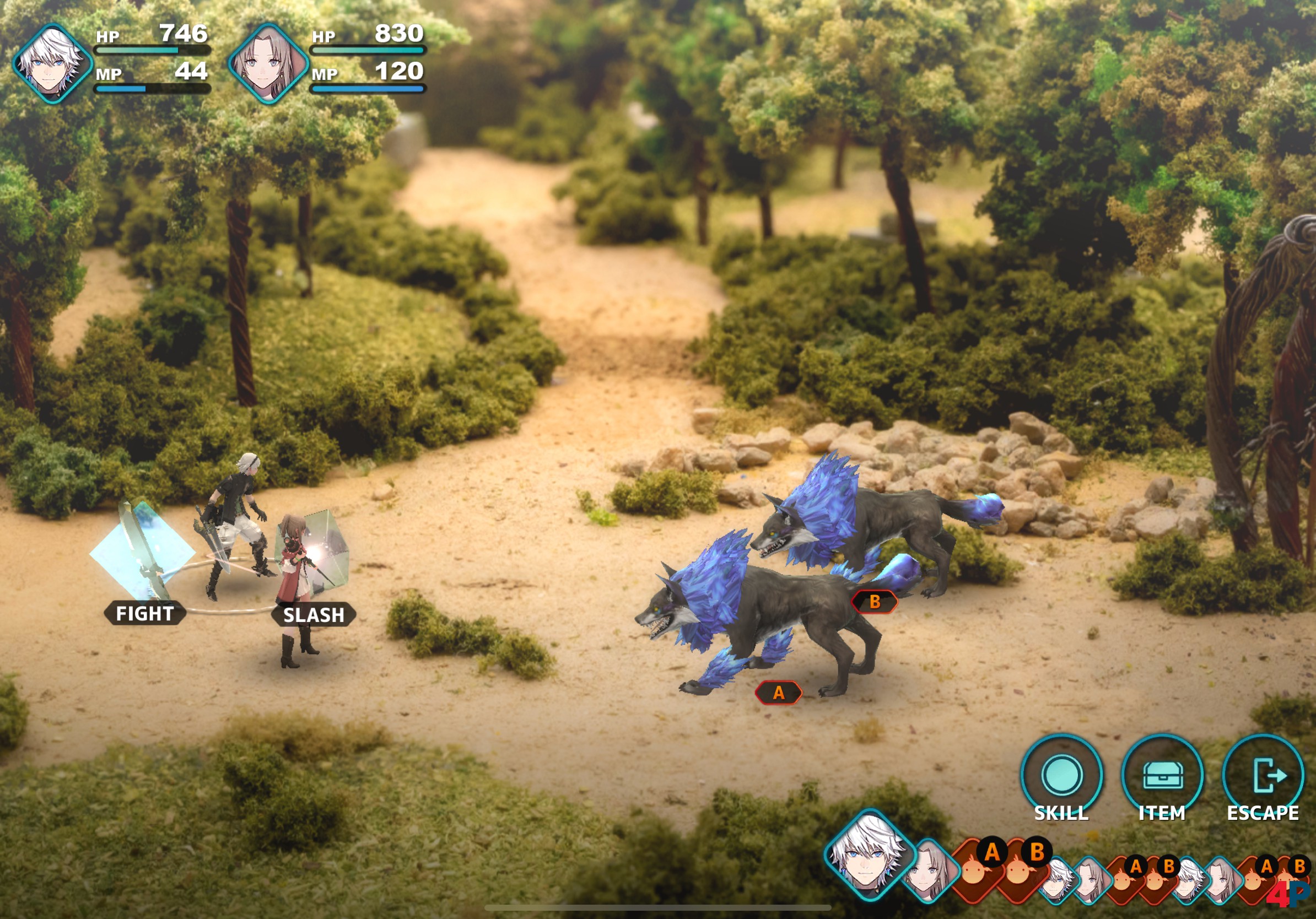Select the white-haired hero portrait
Screen dimensions: 1316x919
(53, 63)
